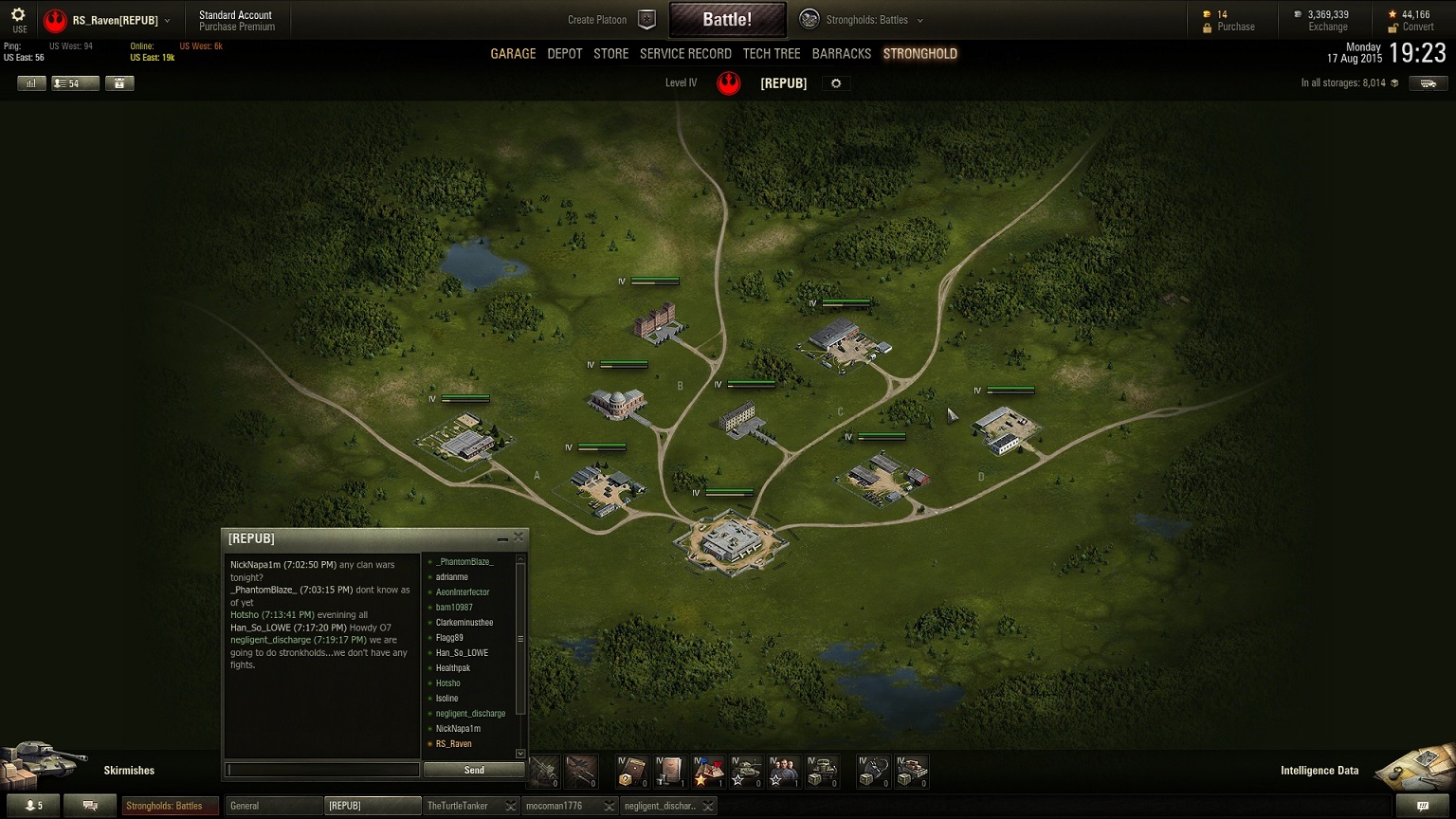The height and width of the screenshot is (819, 1456).
Task: Convert free experience
Action: (x=1417, y=27)
